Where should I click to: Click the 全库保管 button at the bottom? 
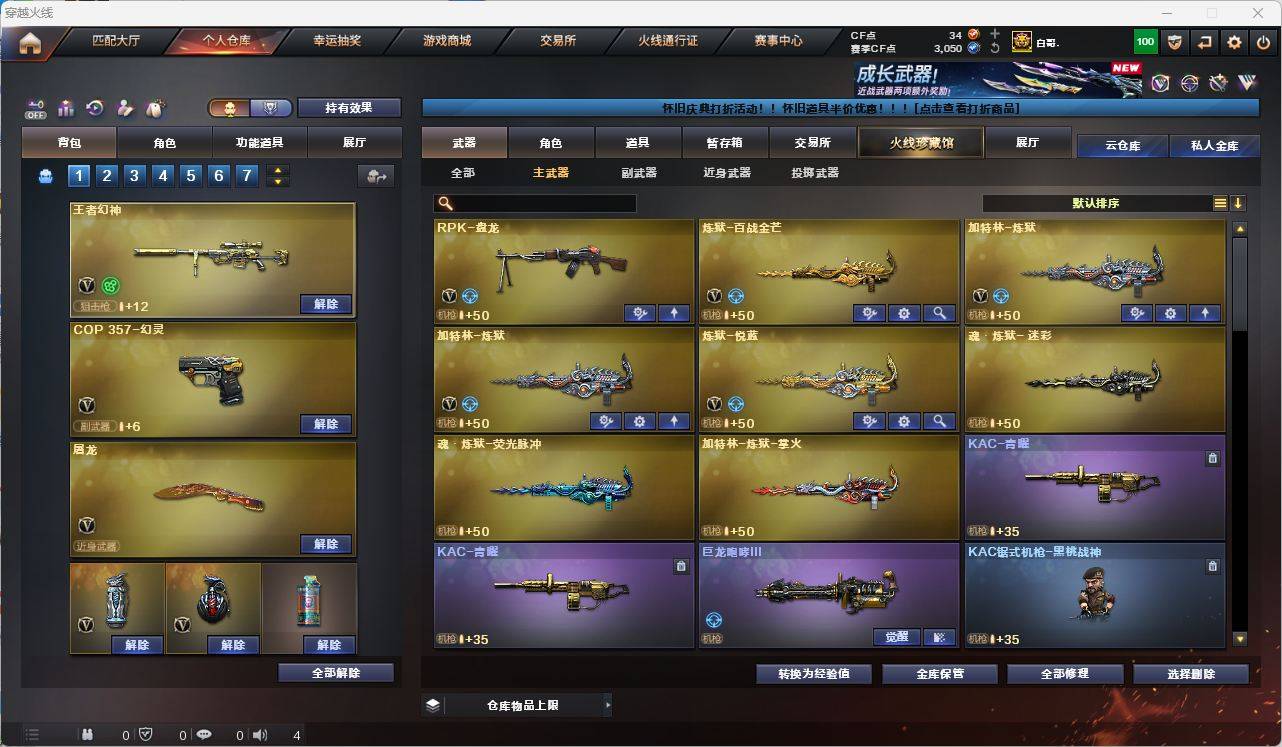938,673
